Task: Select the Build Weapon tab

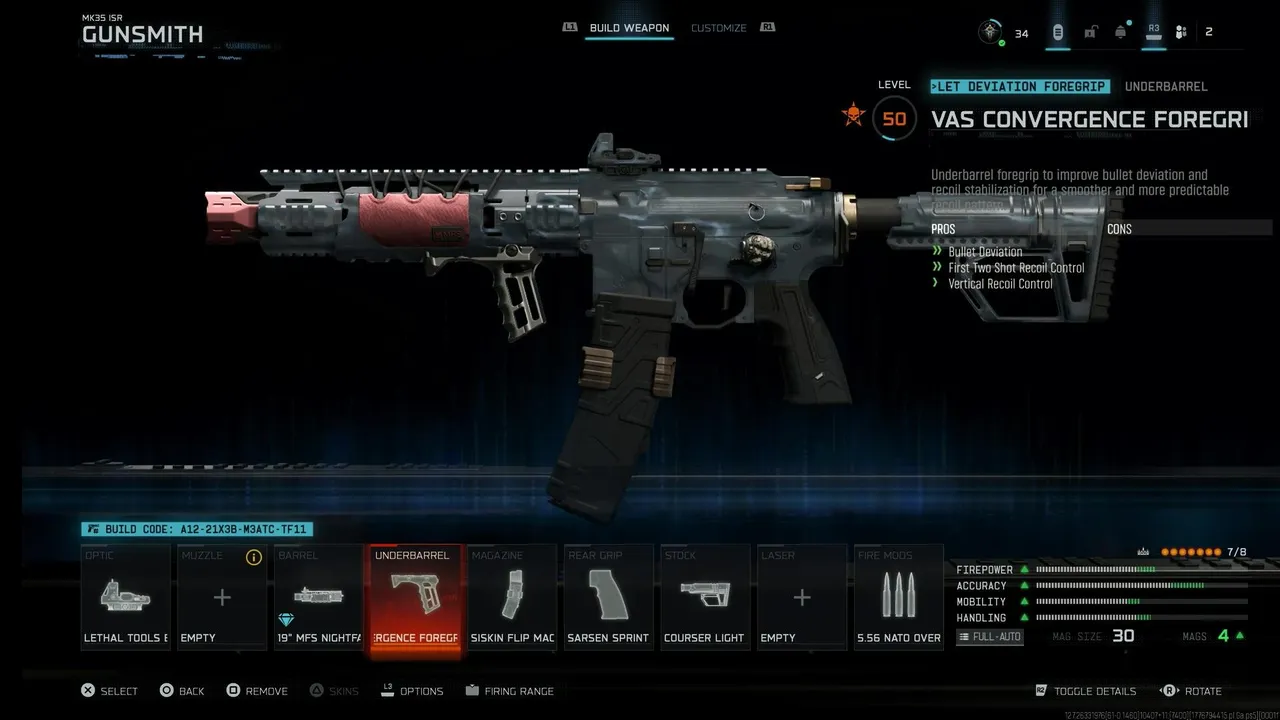Action: point(629,28)
